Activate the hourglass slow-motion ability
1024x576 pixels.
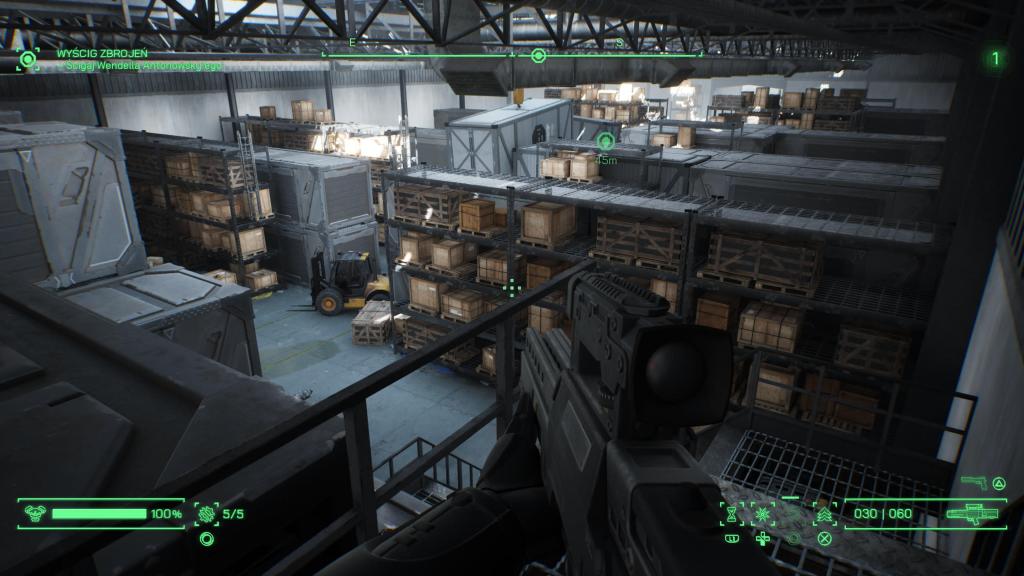click(x=732, y=514)
